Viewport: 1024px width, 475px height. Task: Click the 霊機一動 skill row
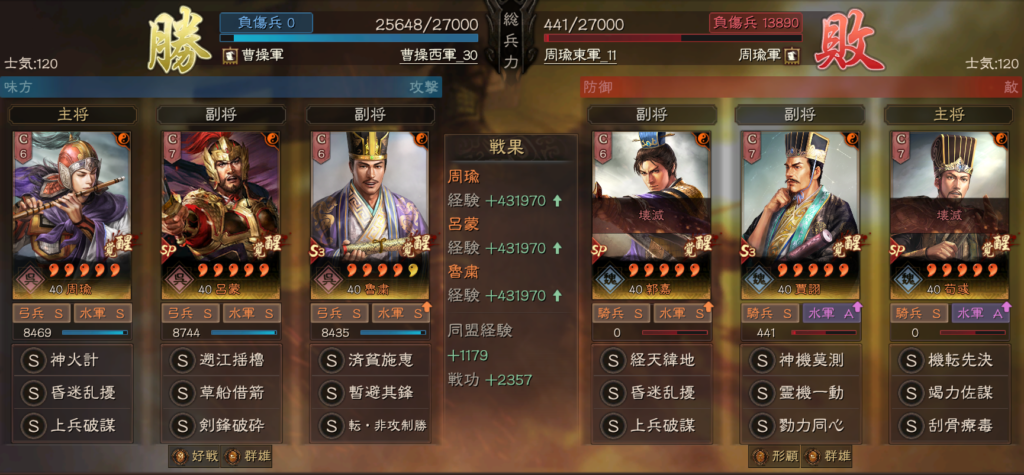[800, 392]
